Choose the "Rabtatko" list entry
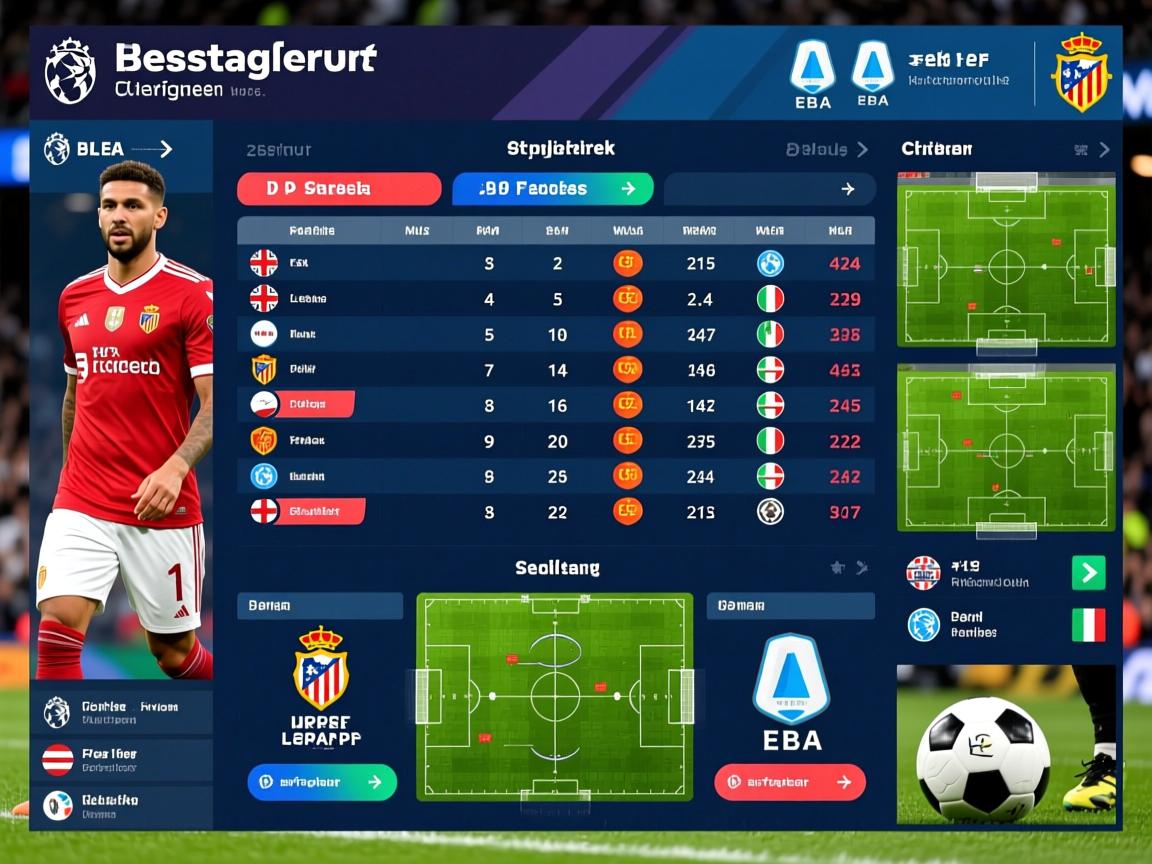This screenshot has width=1152, height=864. (x=121, y=806)
